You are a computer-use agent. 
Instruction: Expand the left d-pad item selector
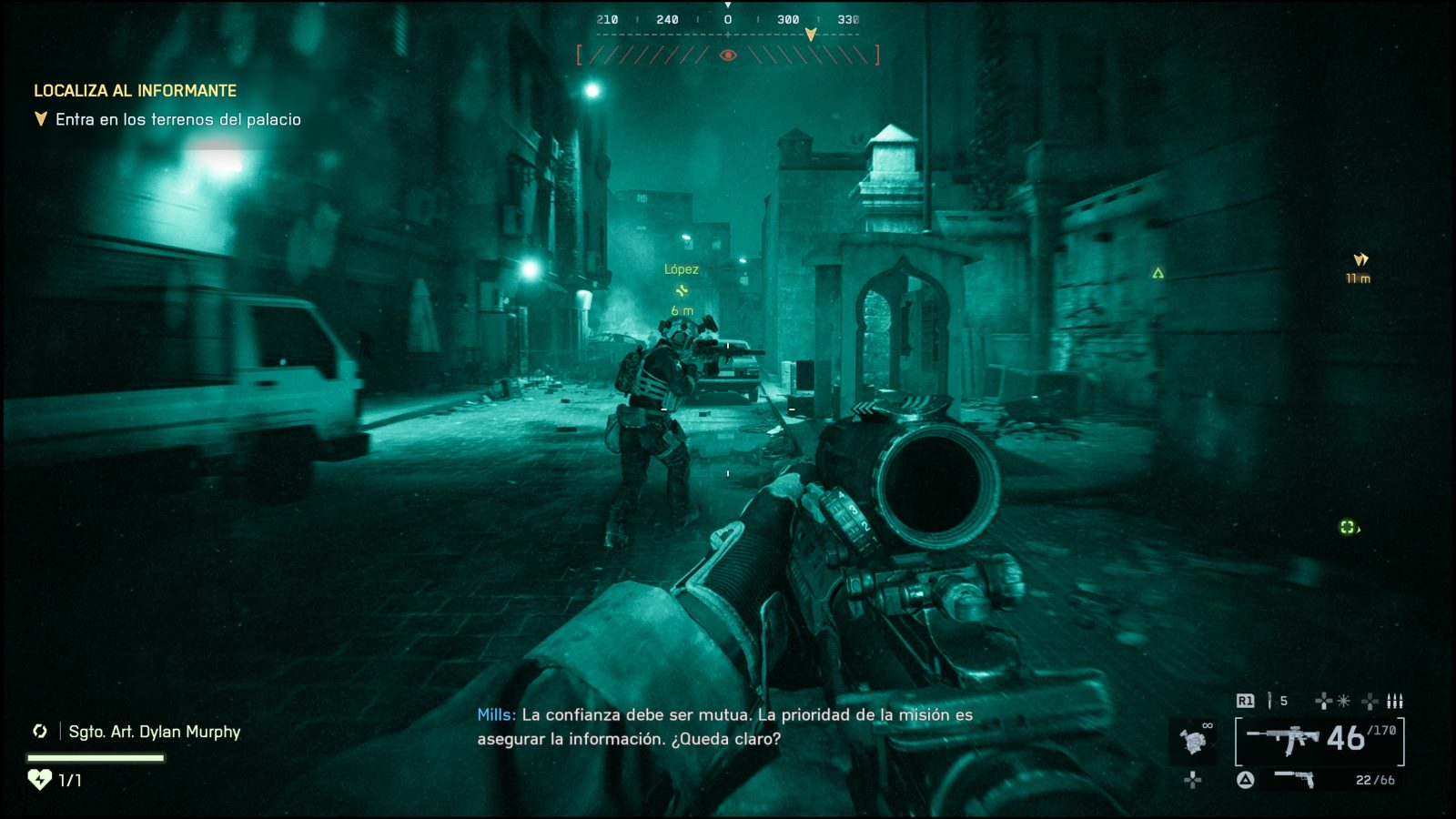tap(1192, 779)
